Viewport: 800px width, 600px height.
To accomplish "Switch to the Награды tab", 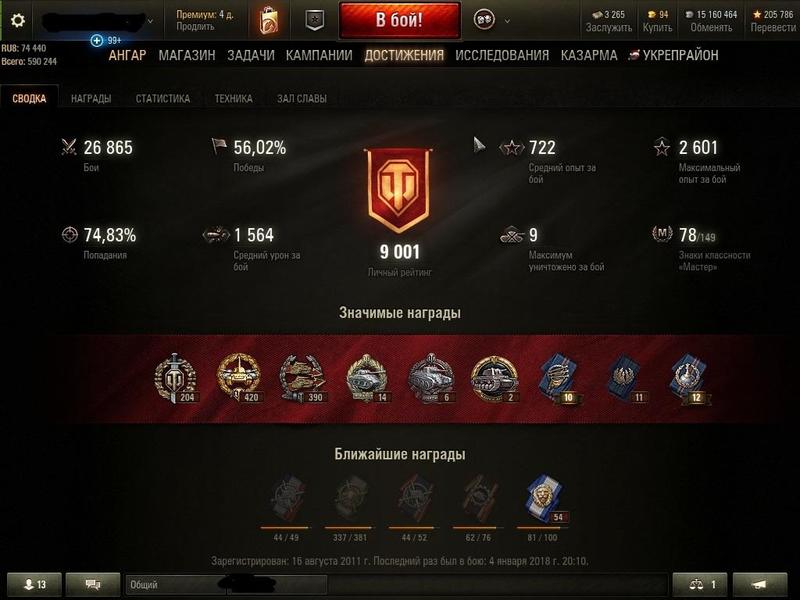I will pos(91,99).
